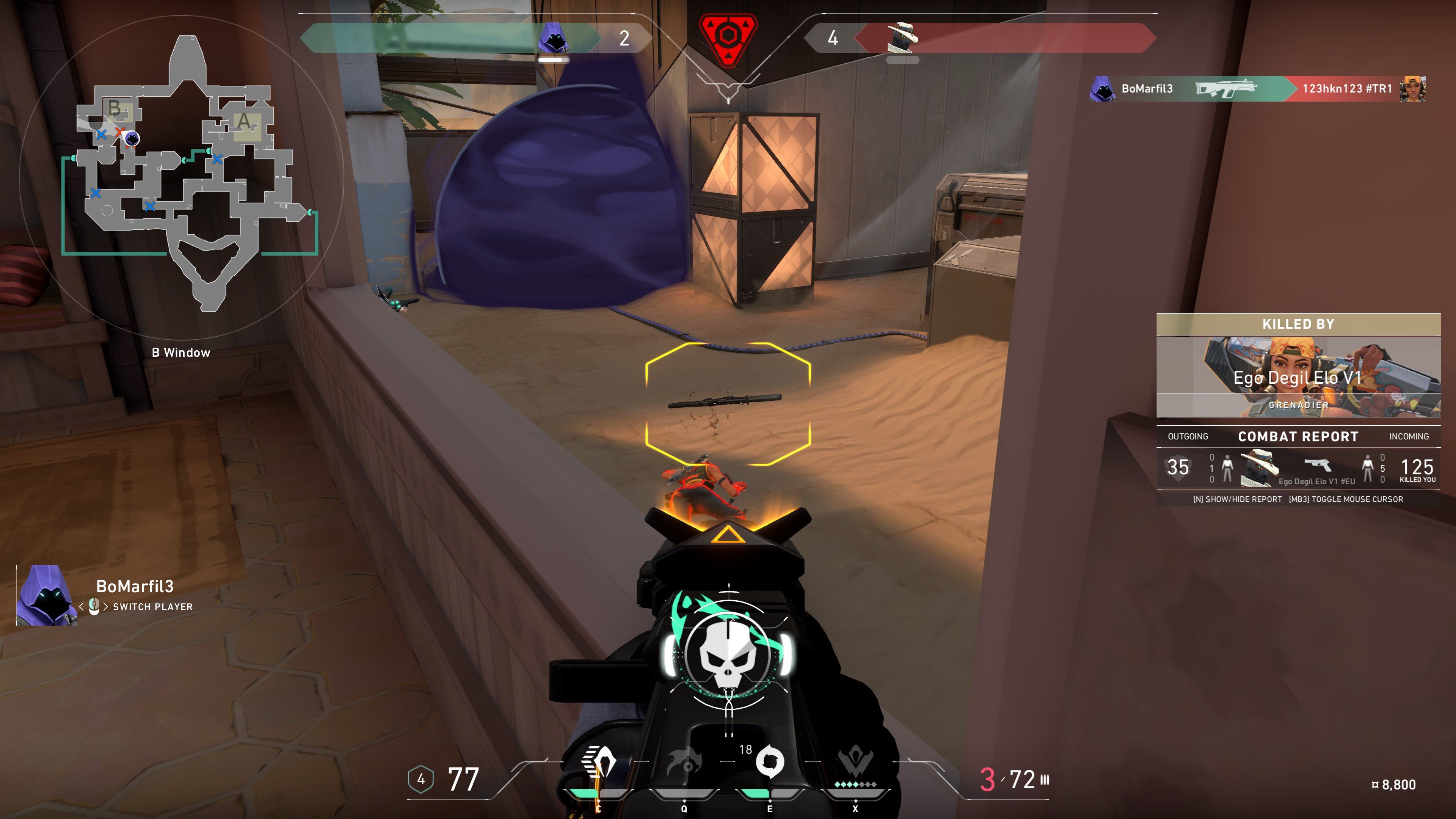Click Omen's player marker on the minimap
The height and width of the screenshot is (819, 1456).
point(132,138)
